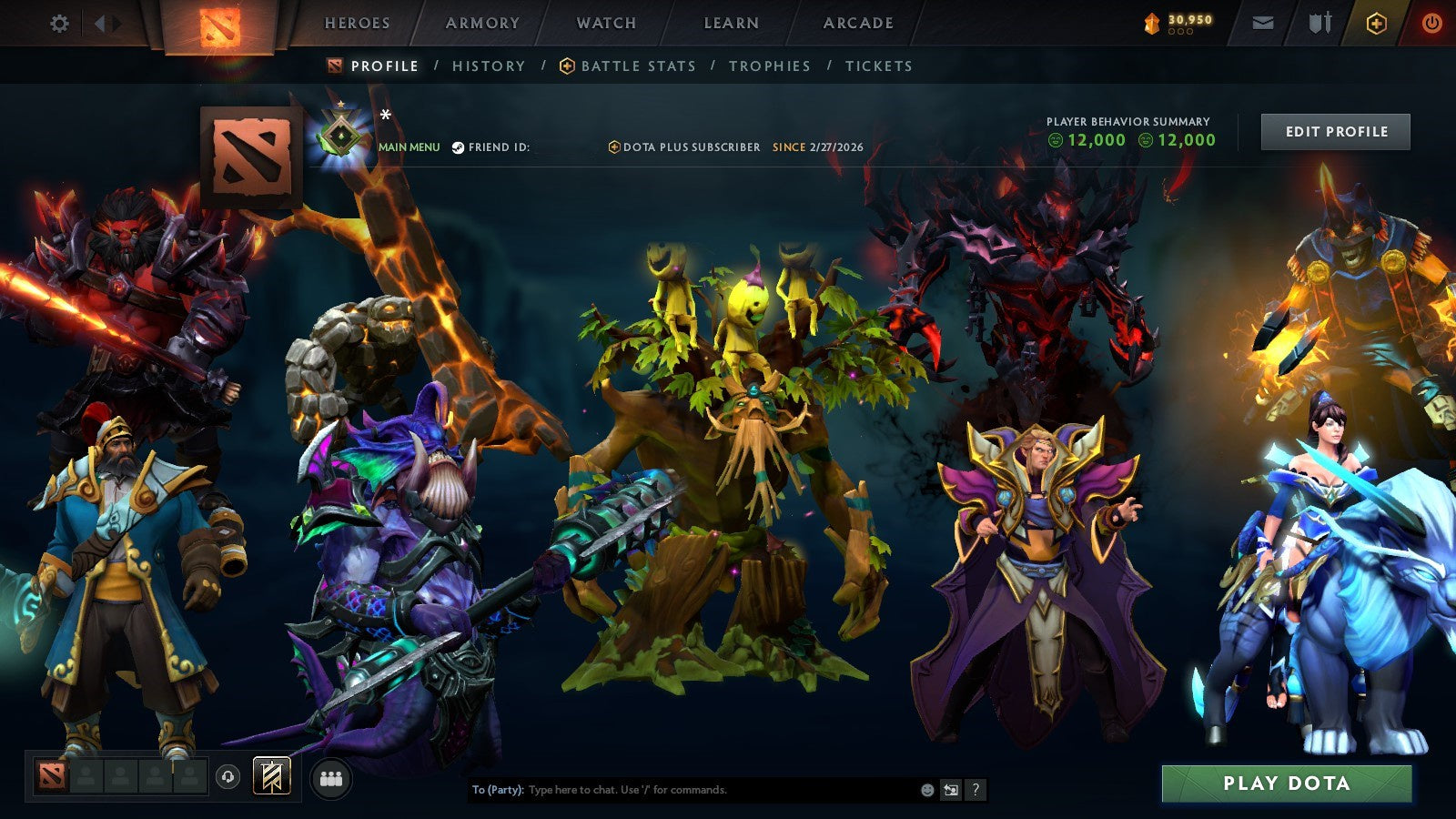Click the shield and sword icon
The width and height of the screenshot is (1456, 819).
click(x=1318, y=23)
